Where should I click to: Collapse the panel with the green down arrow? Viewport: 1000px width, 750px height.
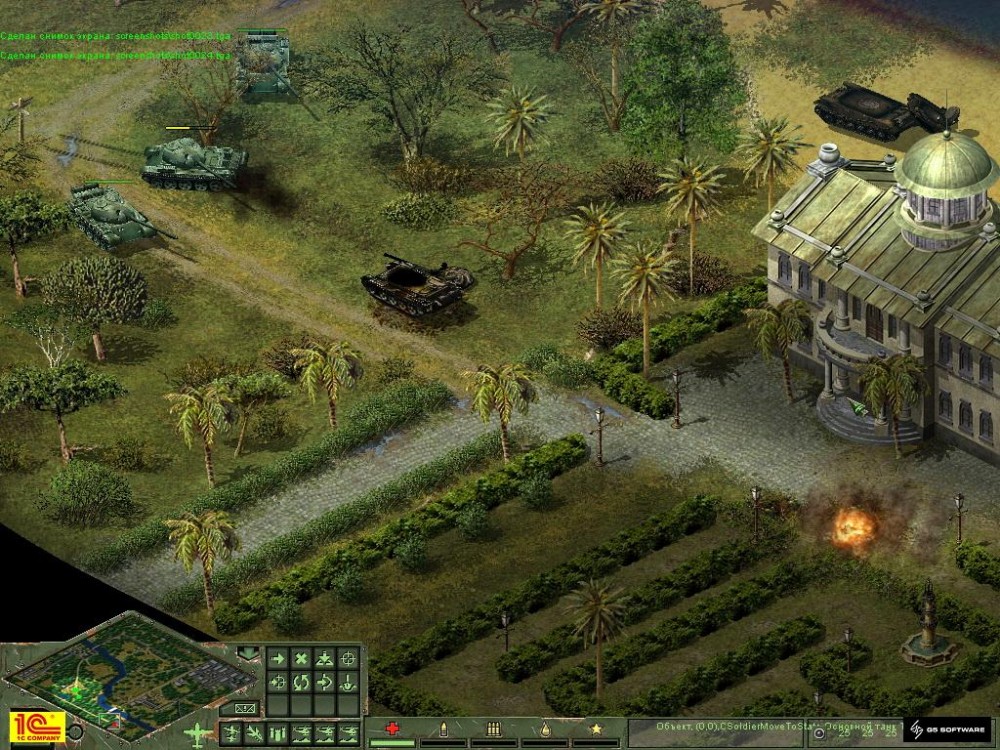point(248,655)
